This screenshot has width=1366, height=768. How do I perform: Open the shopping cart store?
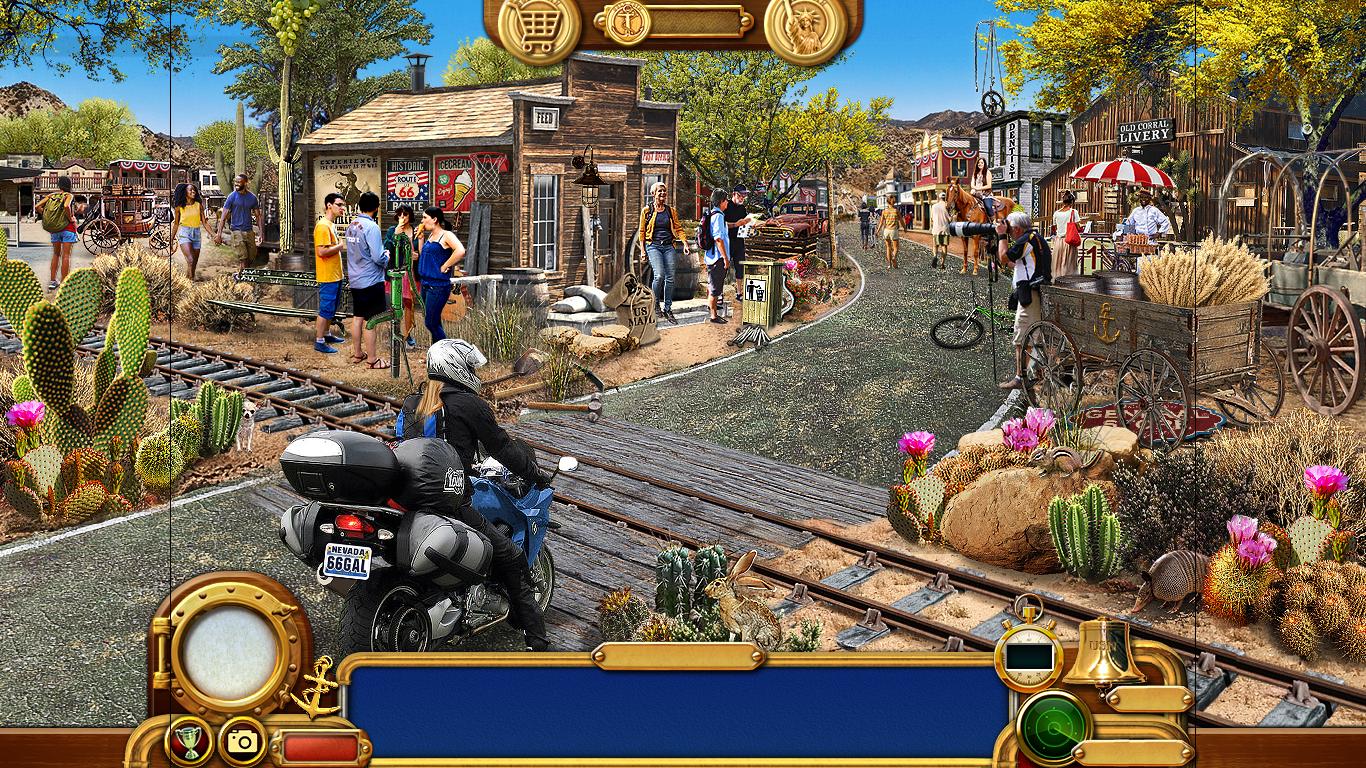(x=538, y=27)
